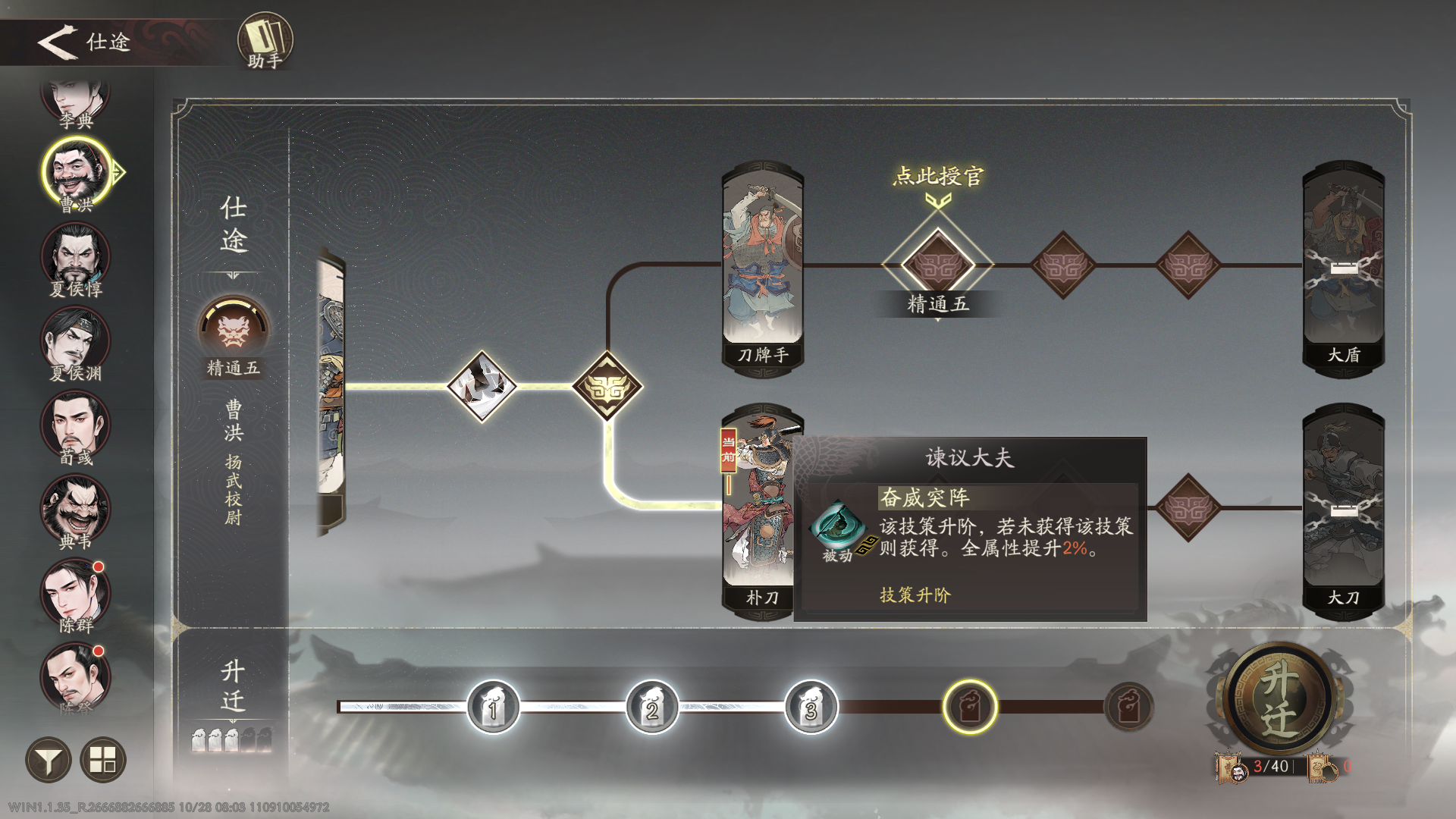Open the 刀牌手 career tab card
Image resolution: width=1456 pixels, height=819 pixels.
pos(762,262)
